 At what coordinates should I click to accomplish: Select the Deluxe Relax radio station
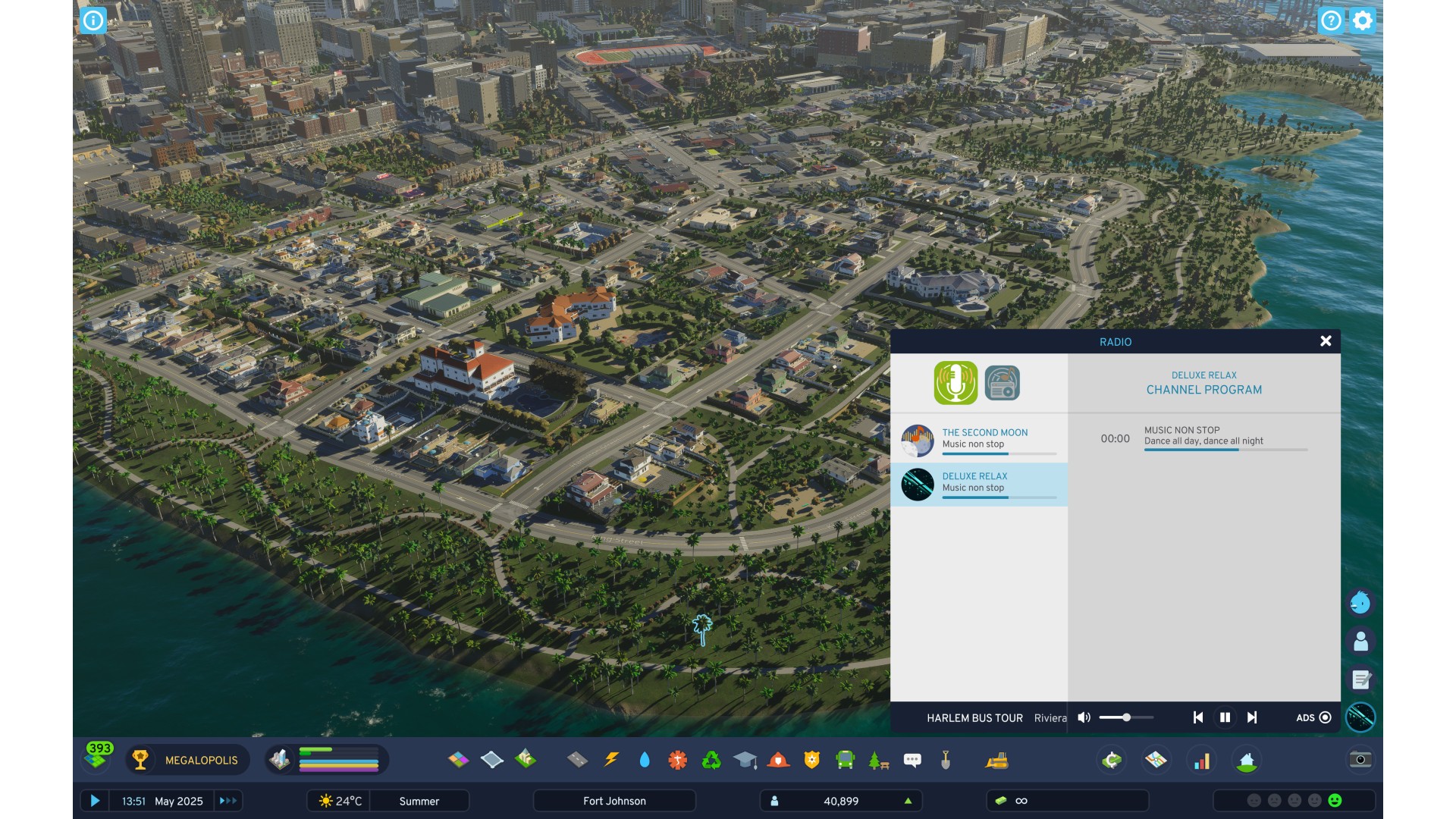979,484
